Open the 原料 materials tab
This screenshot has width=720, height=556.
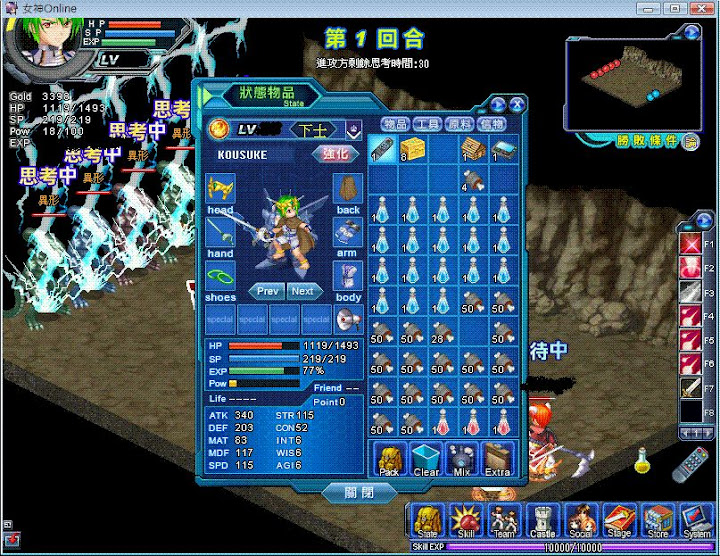(x=460, y=124)
